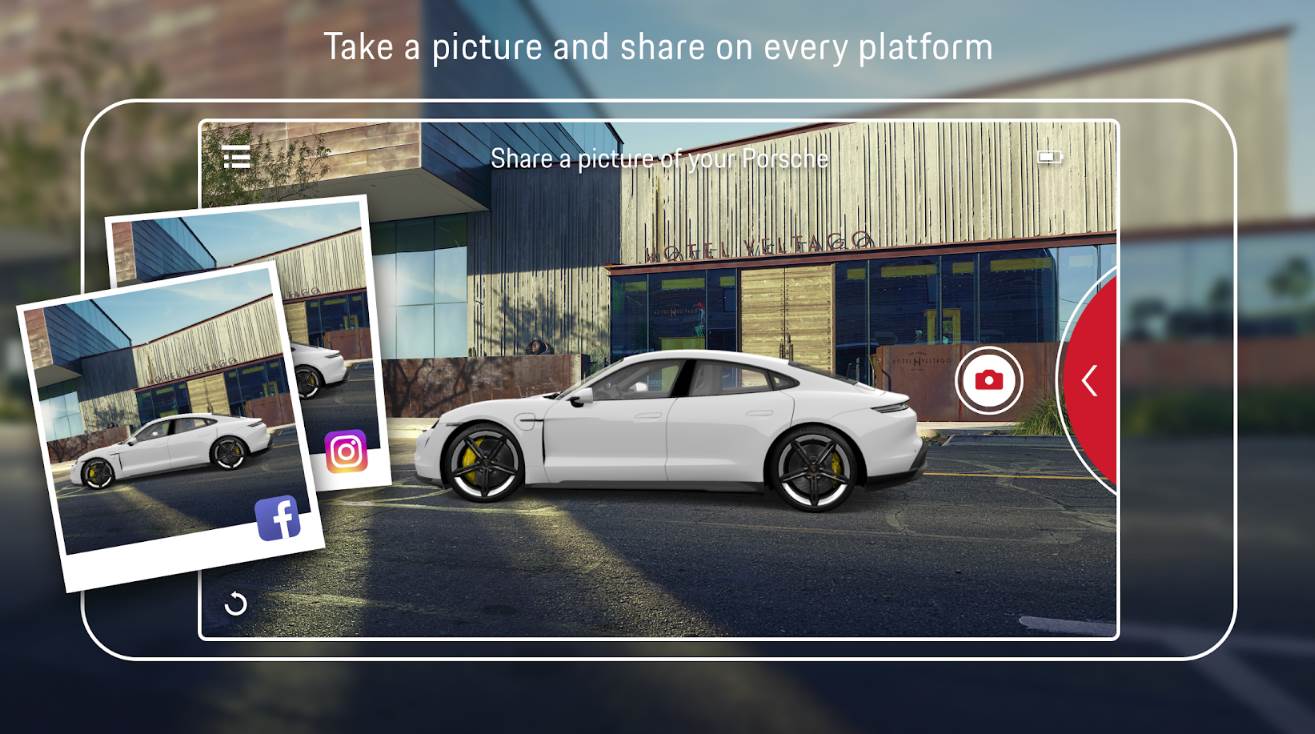Expand the hidden options using the left-pointing arrow

tap(1090, 380)
